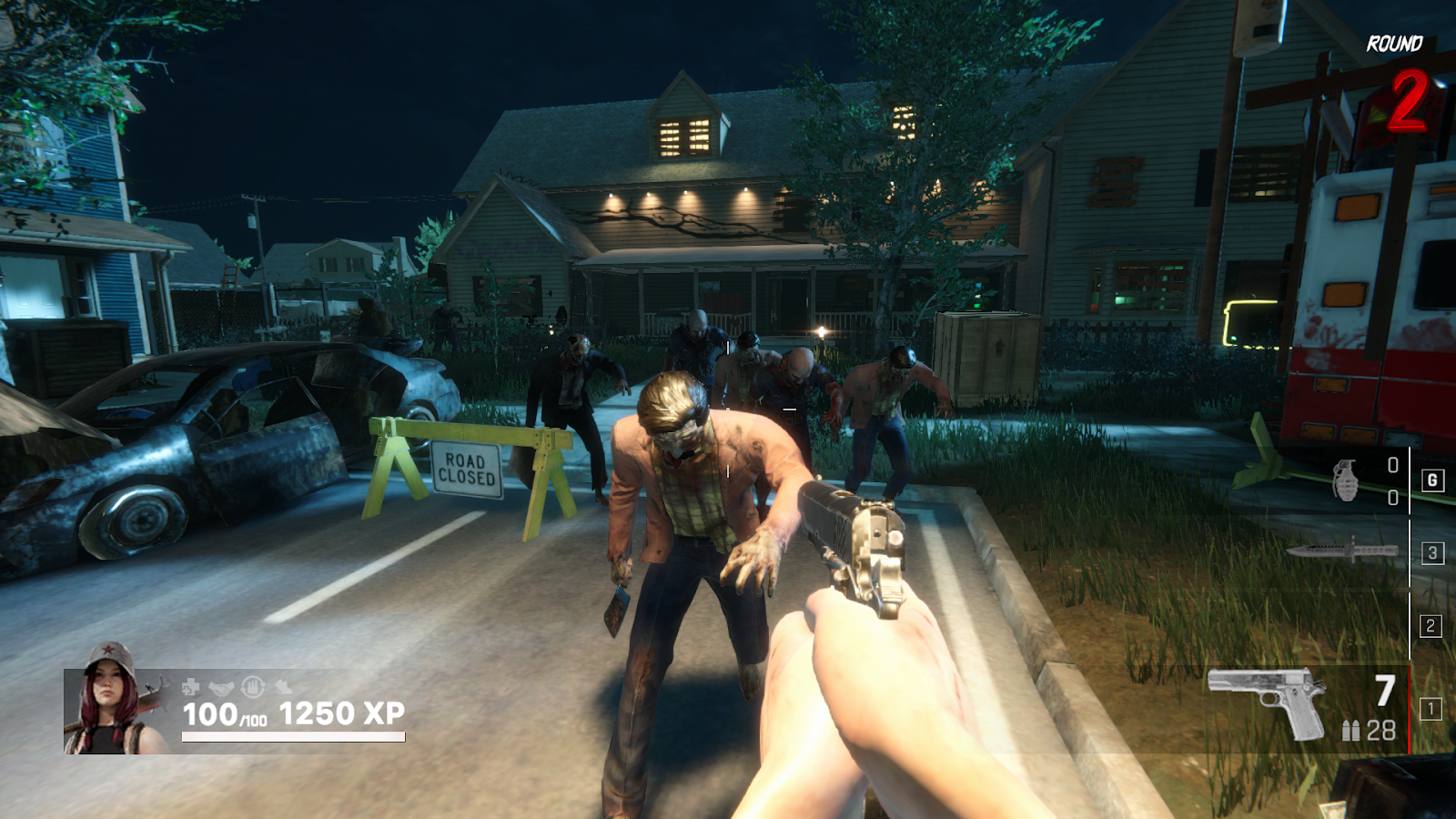Select the medical cross perk icon
Viewport: 1456px width, 819px height.
click(x=190, y=686)
